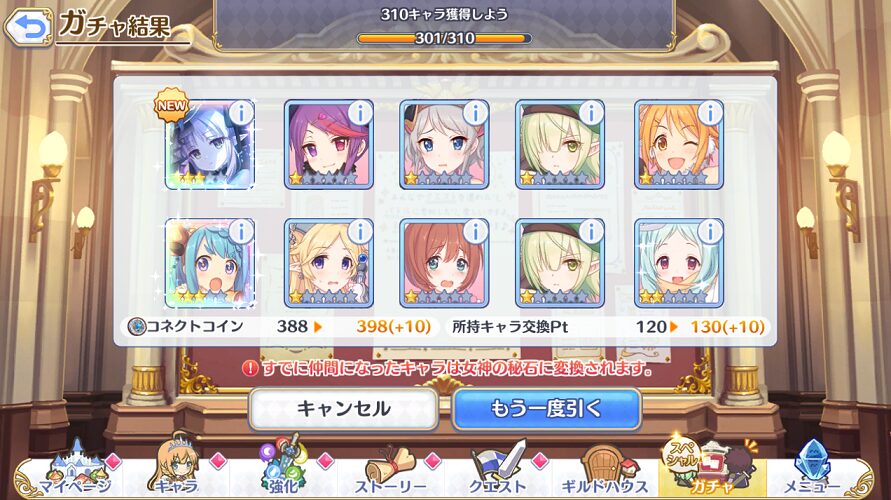The width and height of the screenshot is (891, 500).
Task: Select the grey-haired character with cat ears
Action: (443, 145)
